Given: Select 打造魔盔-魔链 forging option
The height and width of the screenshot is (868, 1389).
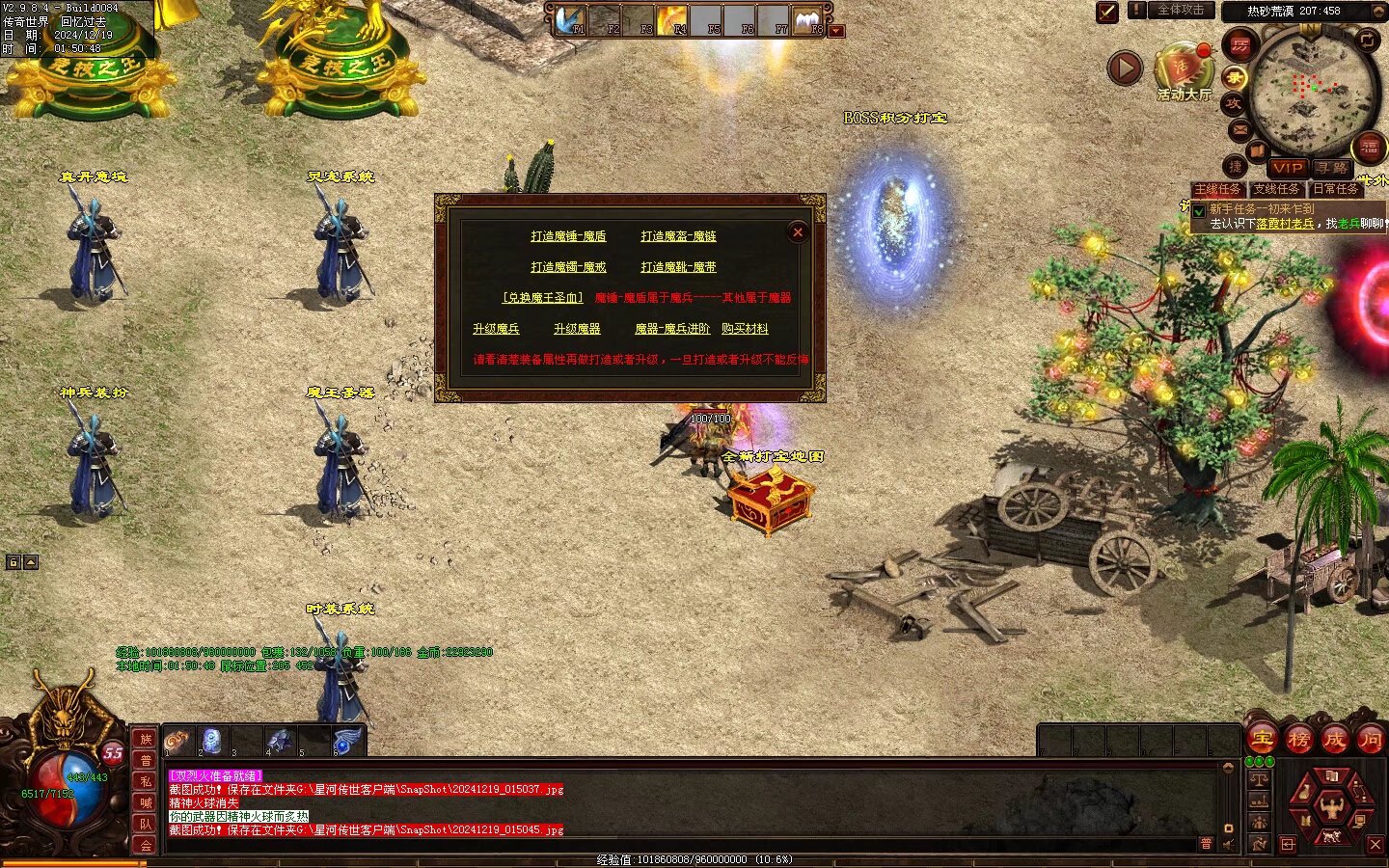Looking at the screenshot, I should [x=678, y=236].
